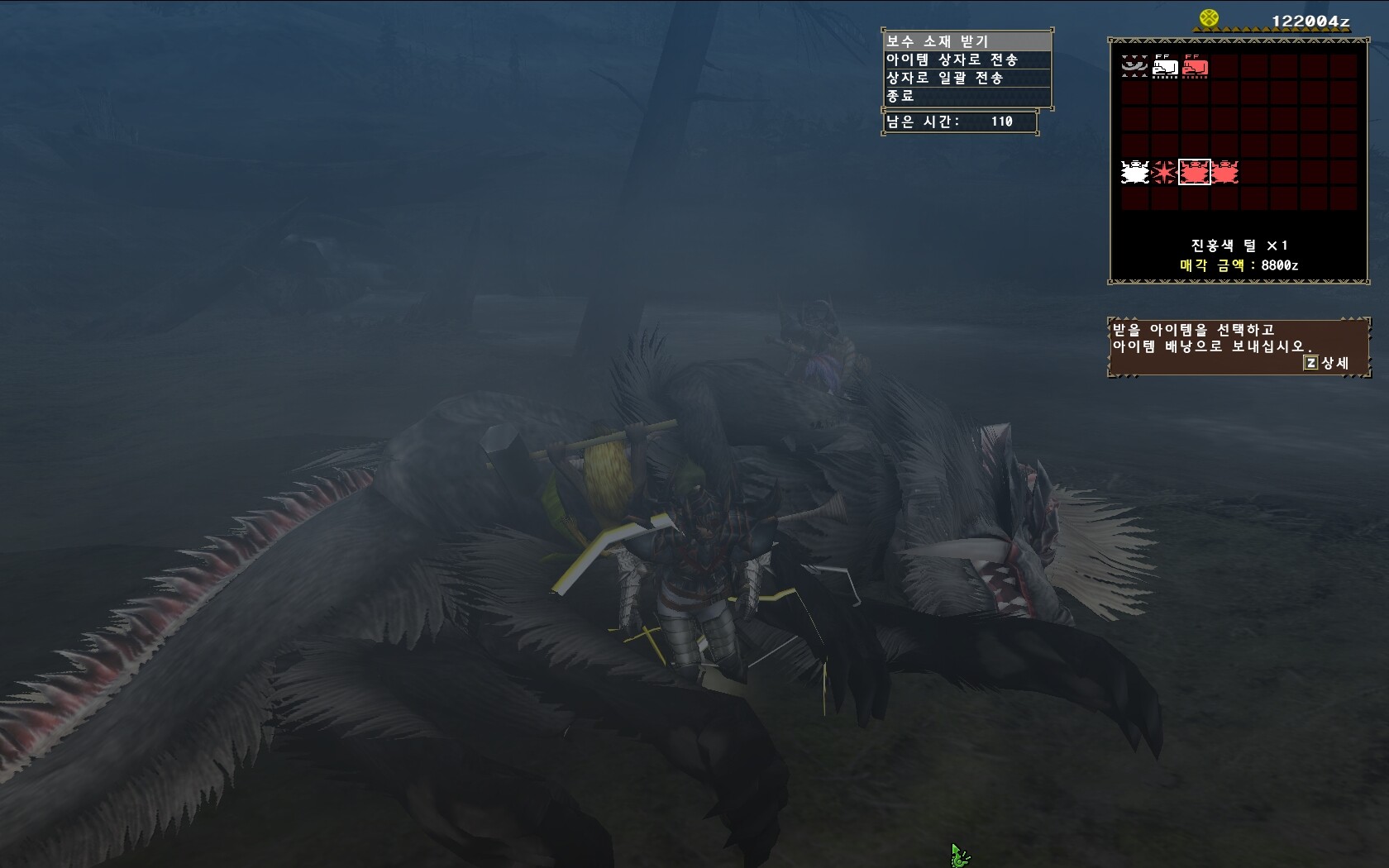The height and width of the screenshot is (868, 1389).
Task: Pick the white ticket reward item
Action: (x=1165, y=66)
